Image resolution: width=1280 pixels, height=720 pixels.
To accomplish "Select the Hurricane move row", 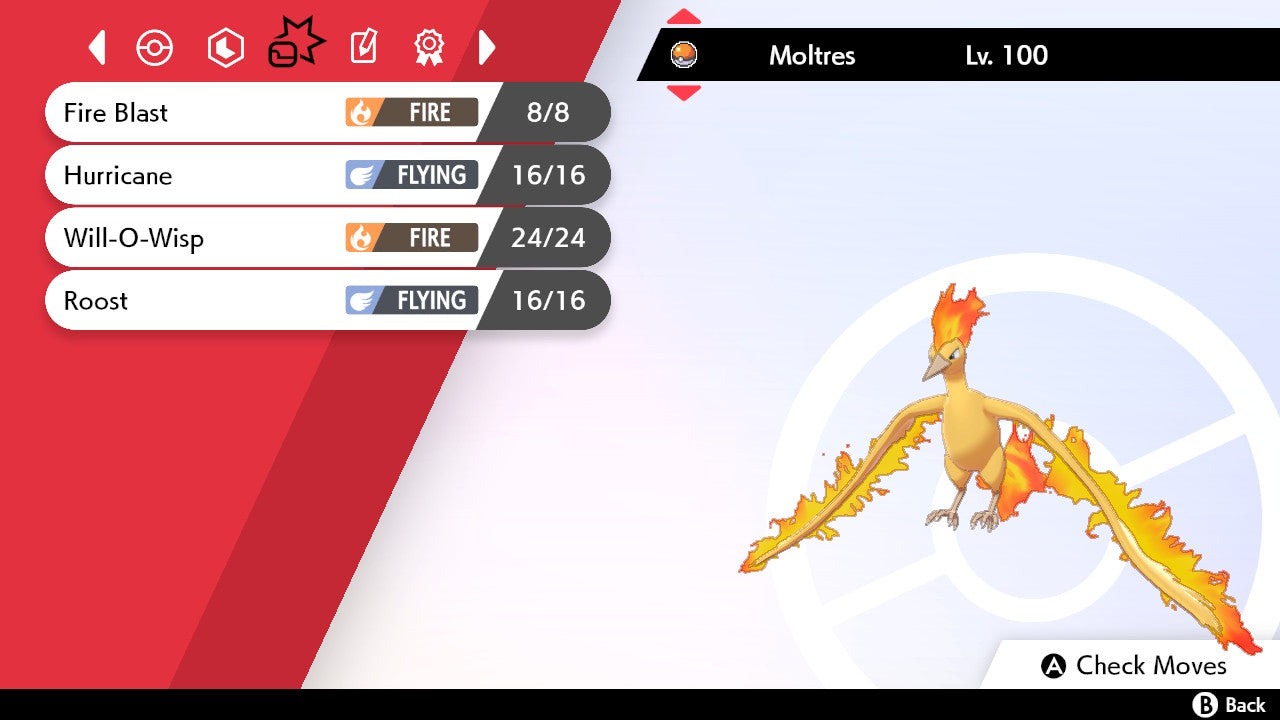I will (x=326, y=175).
